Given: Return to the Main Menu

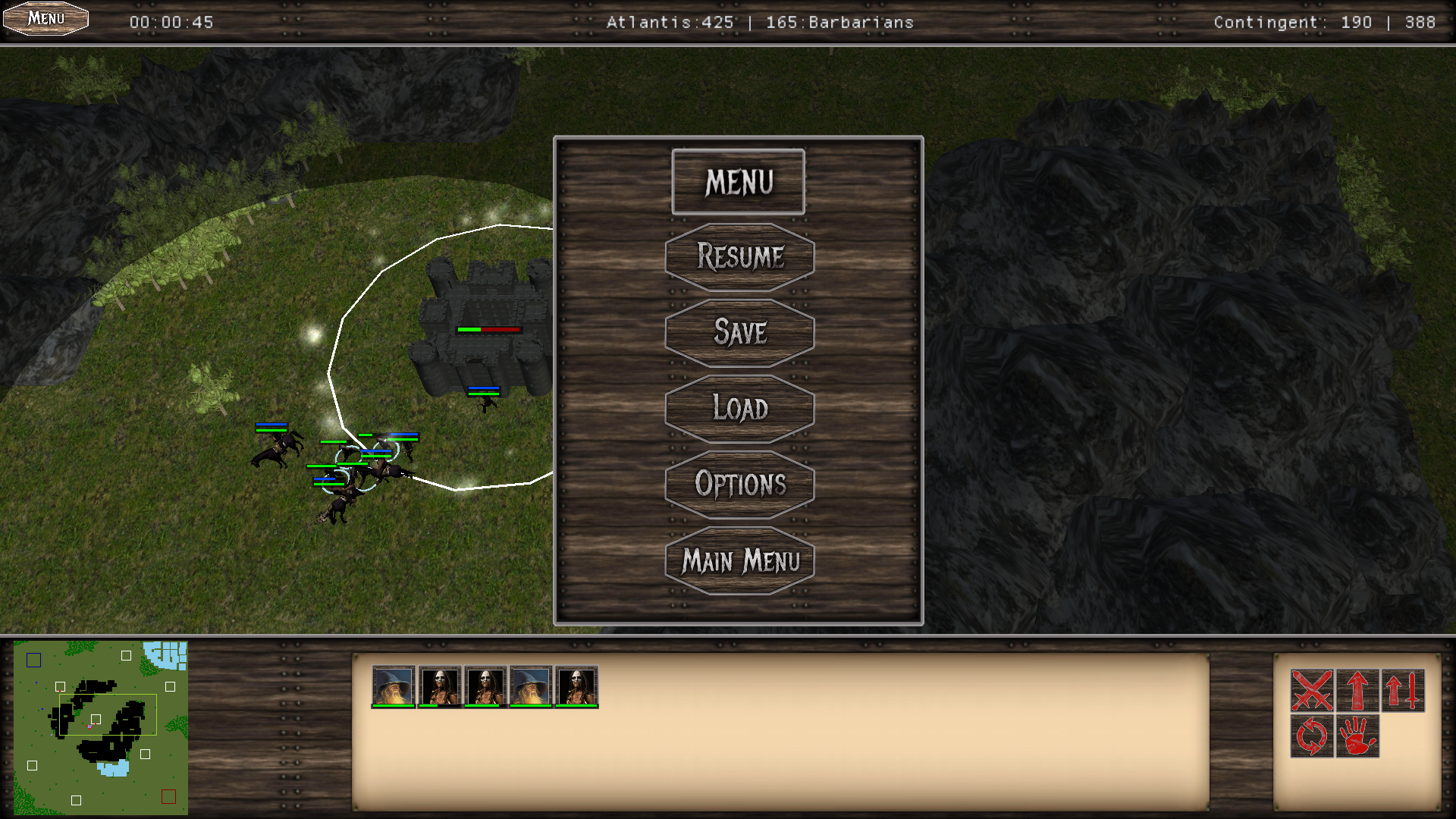Looking at the screenshot, I should (739, 561).
